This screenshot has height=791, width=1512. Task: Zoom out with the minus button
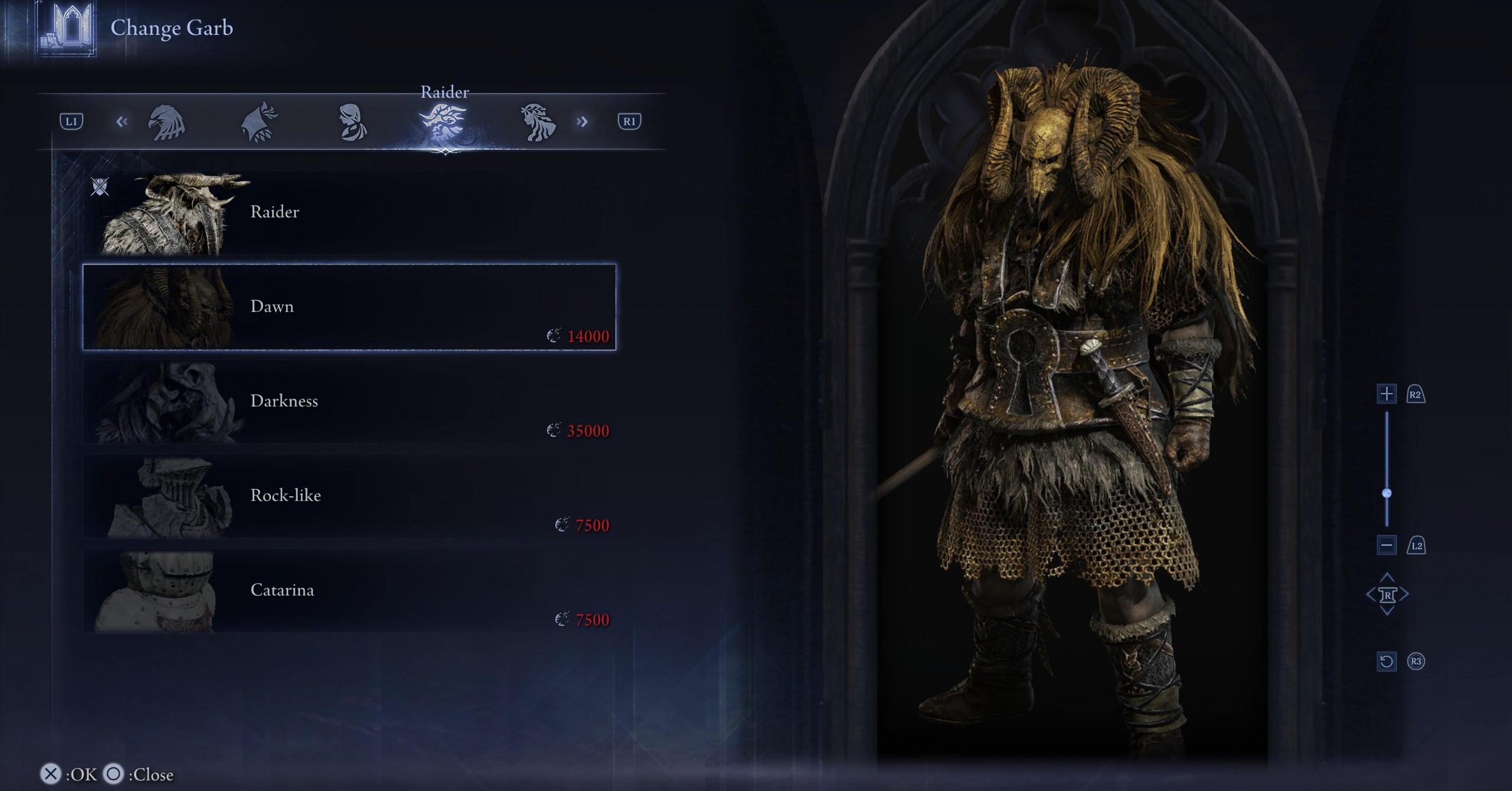pos(1386,545)
